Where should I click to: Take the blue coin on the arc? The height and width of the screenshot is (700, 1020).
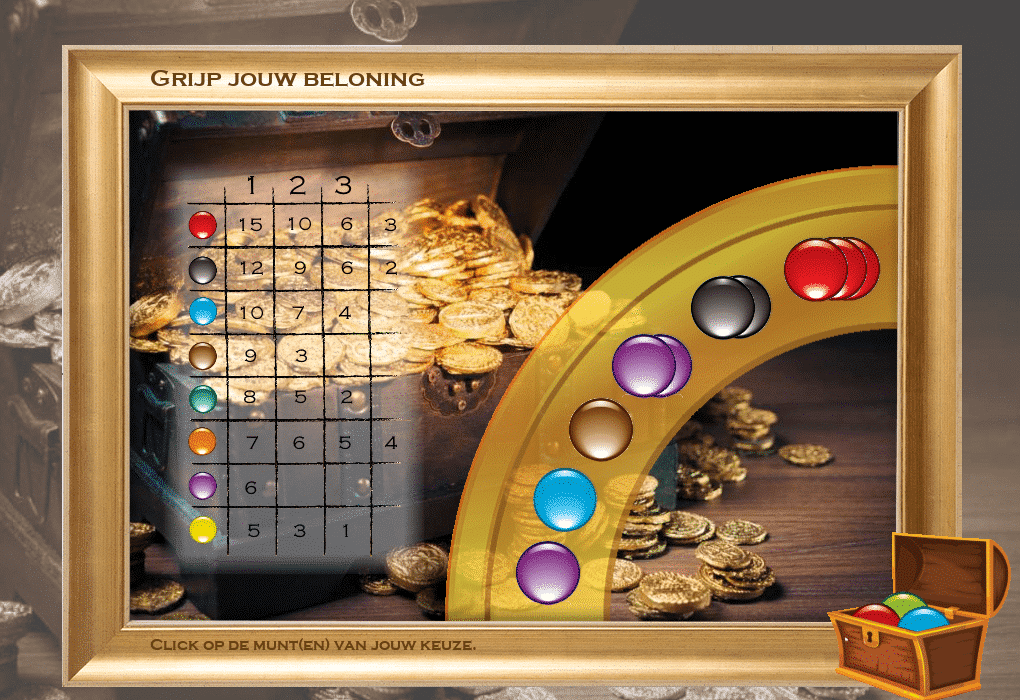tap(565, 499)
